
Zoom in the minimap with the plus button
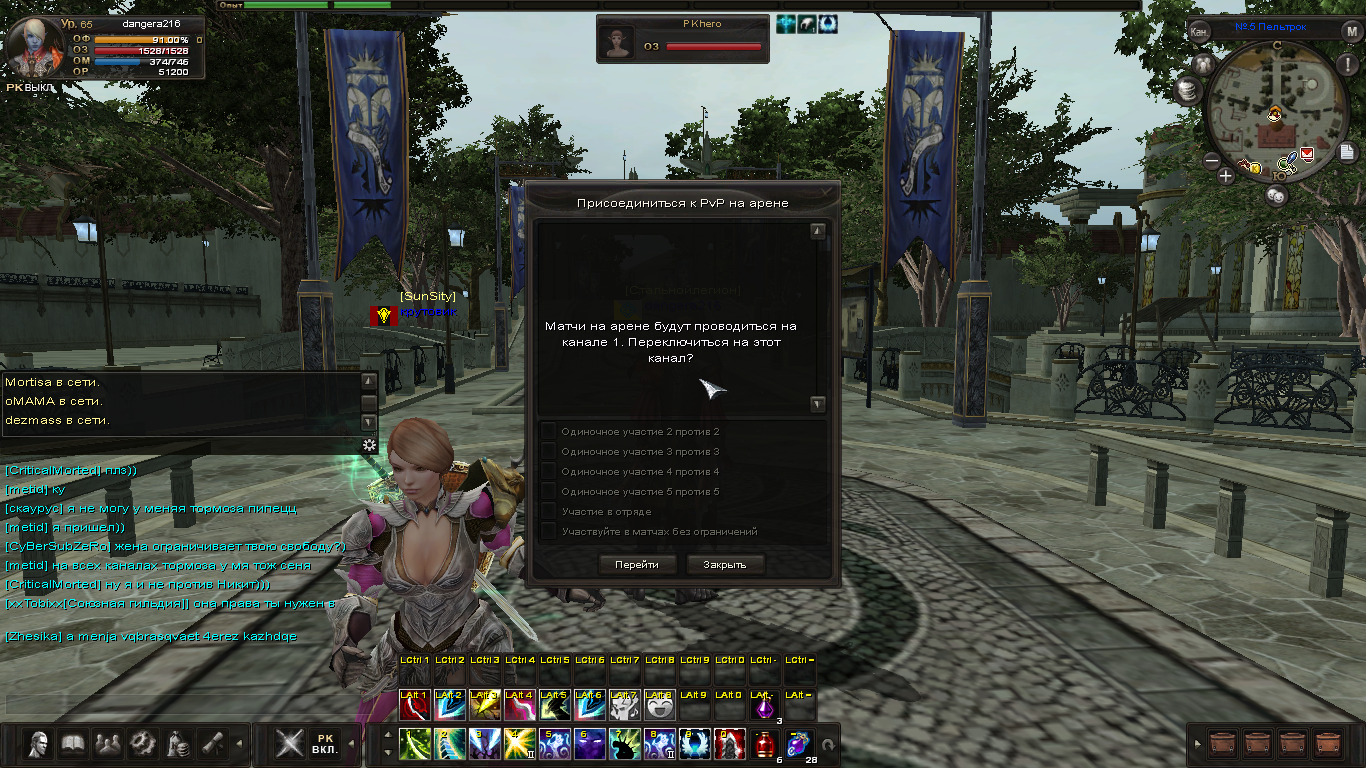[1226, 176]
